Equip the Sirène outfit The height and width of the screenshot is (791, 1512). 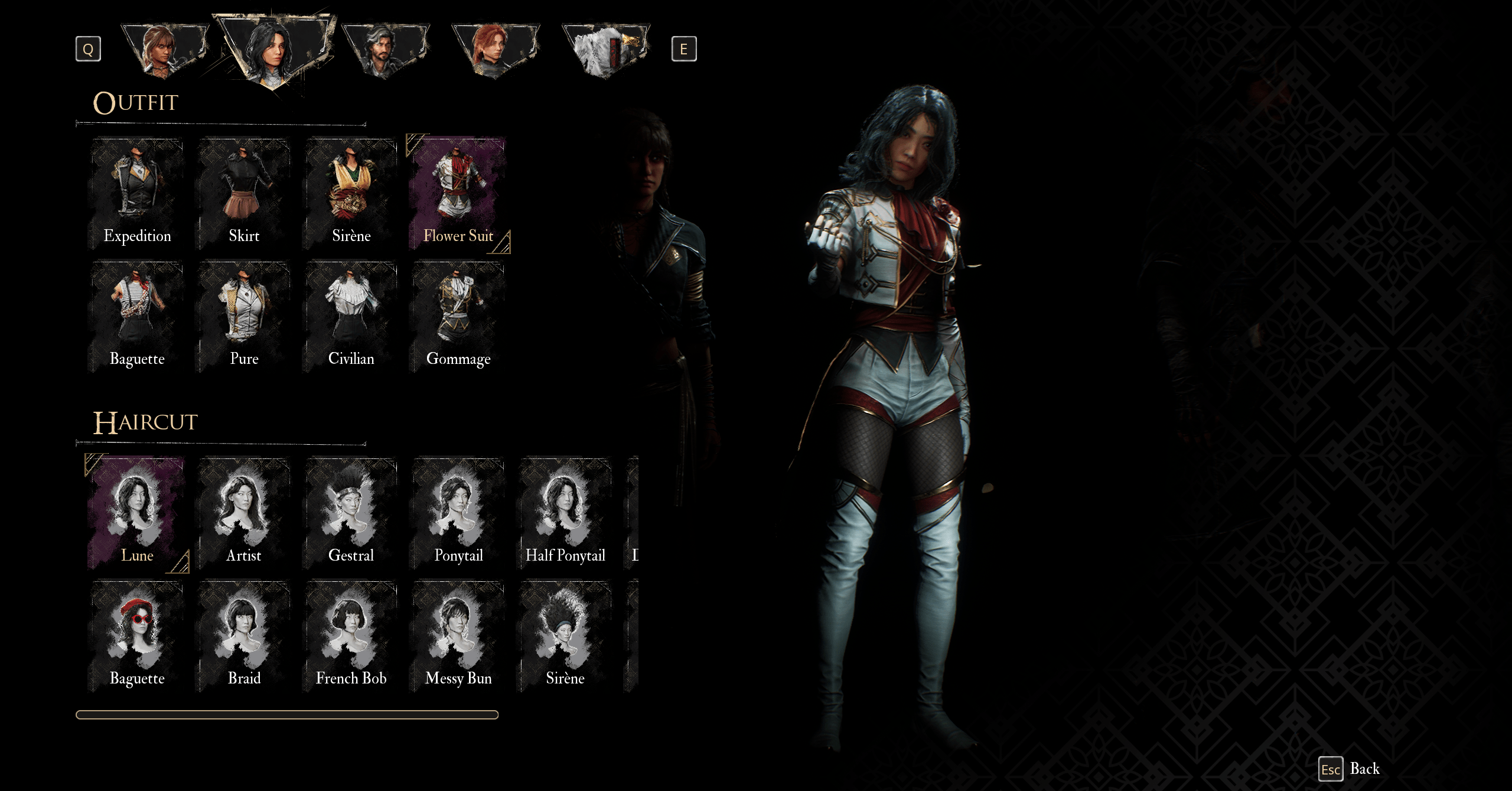point(351,194)
